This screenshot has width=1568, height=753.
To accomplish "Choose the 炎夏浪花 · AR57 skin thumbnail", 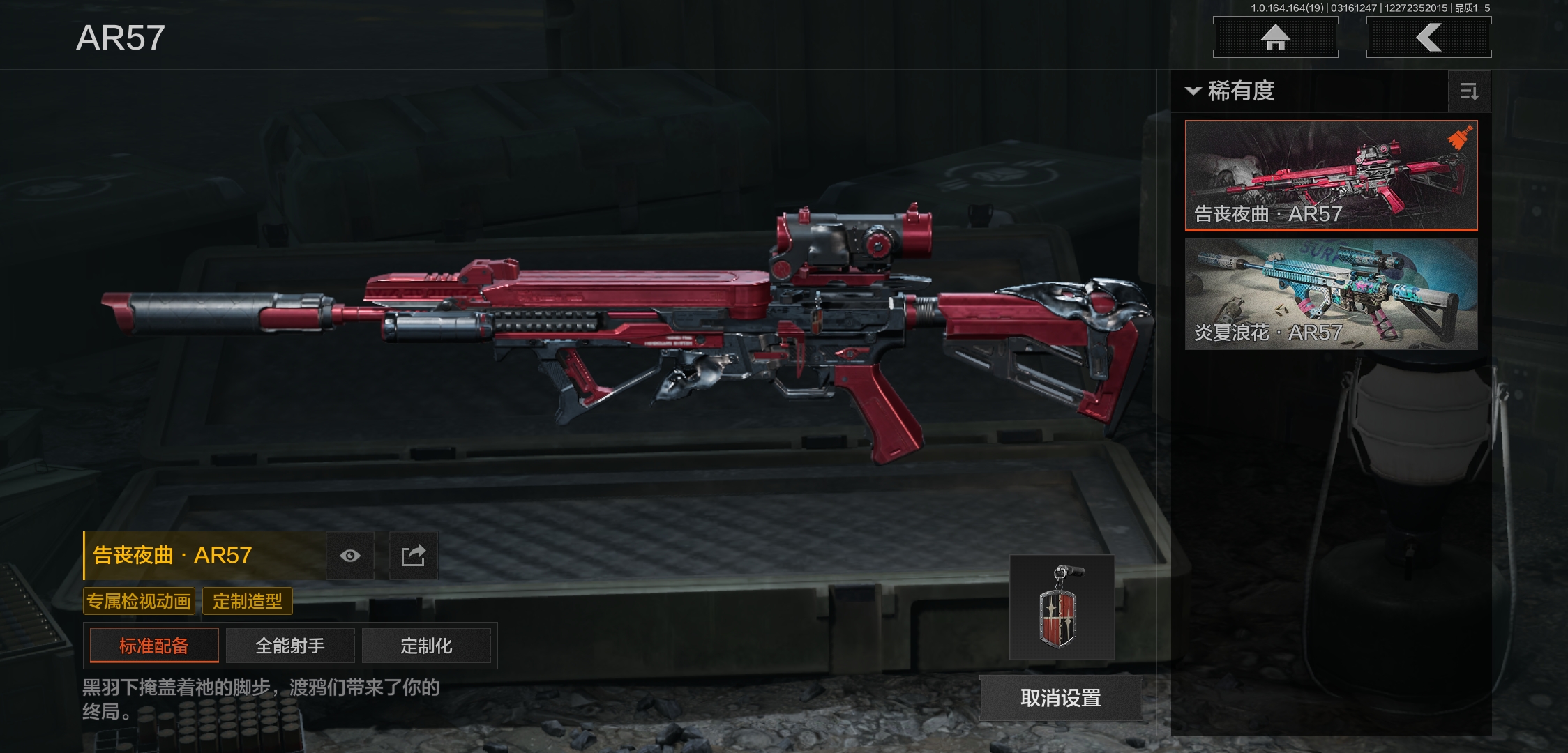I will 1331,294.
